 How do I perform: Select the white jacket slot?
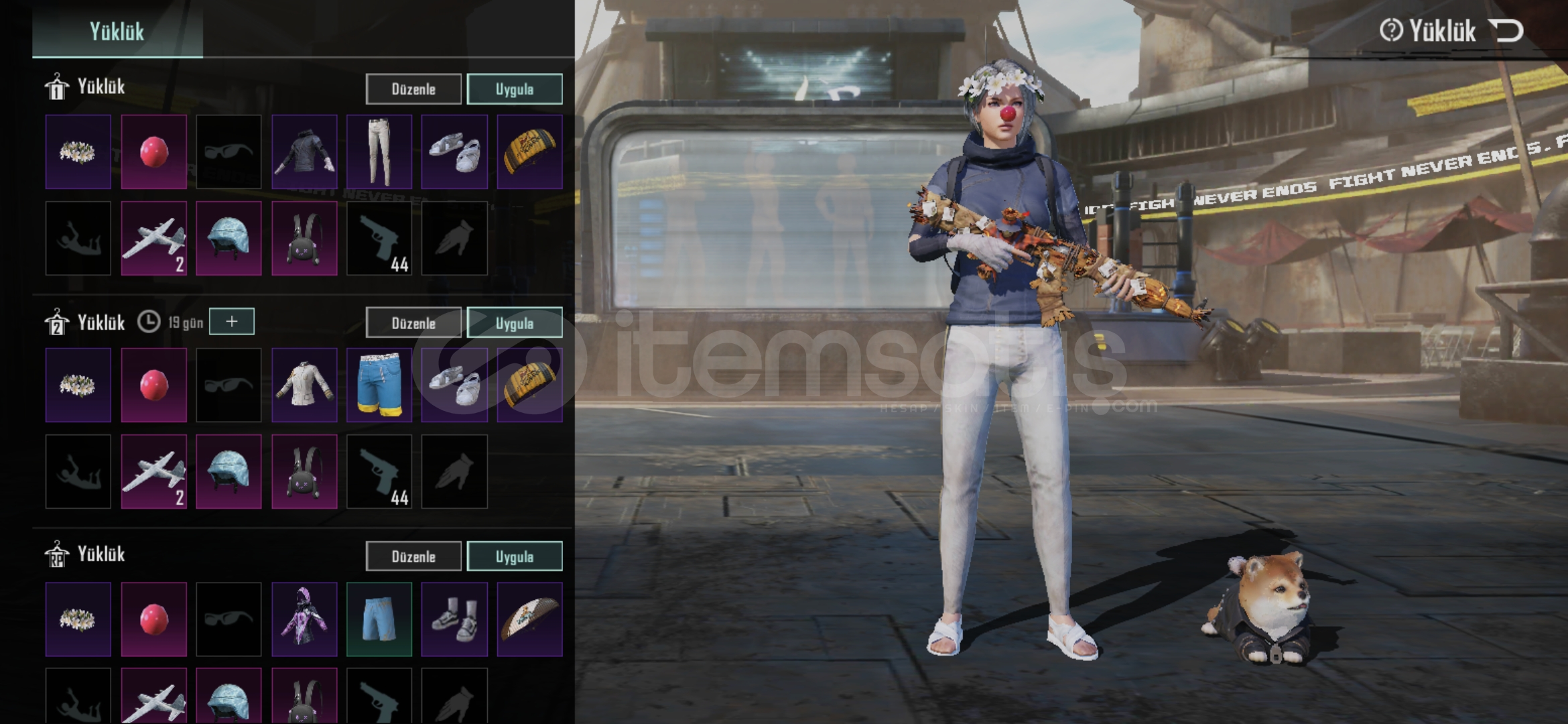(x=304, y=385)
